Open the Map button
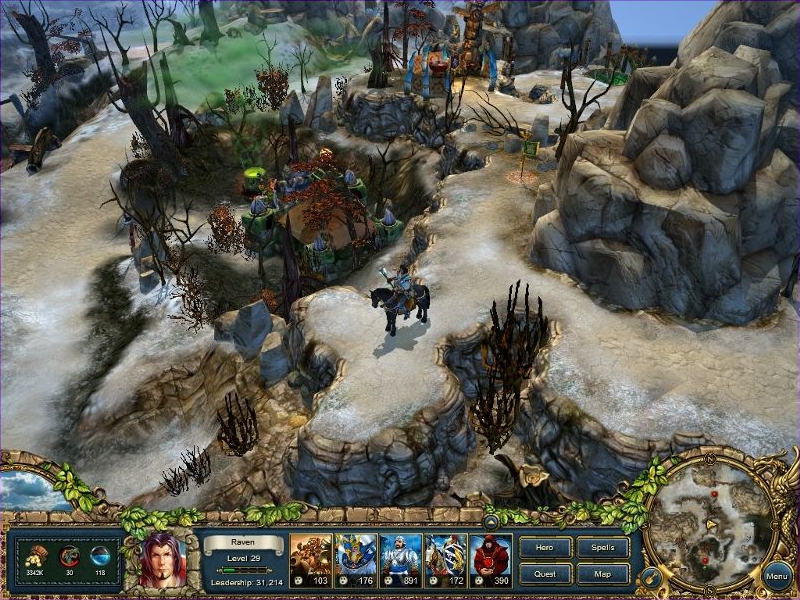800x600 pixels. click(603, 574)
